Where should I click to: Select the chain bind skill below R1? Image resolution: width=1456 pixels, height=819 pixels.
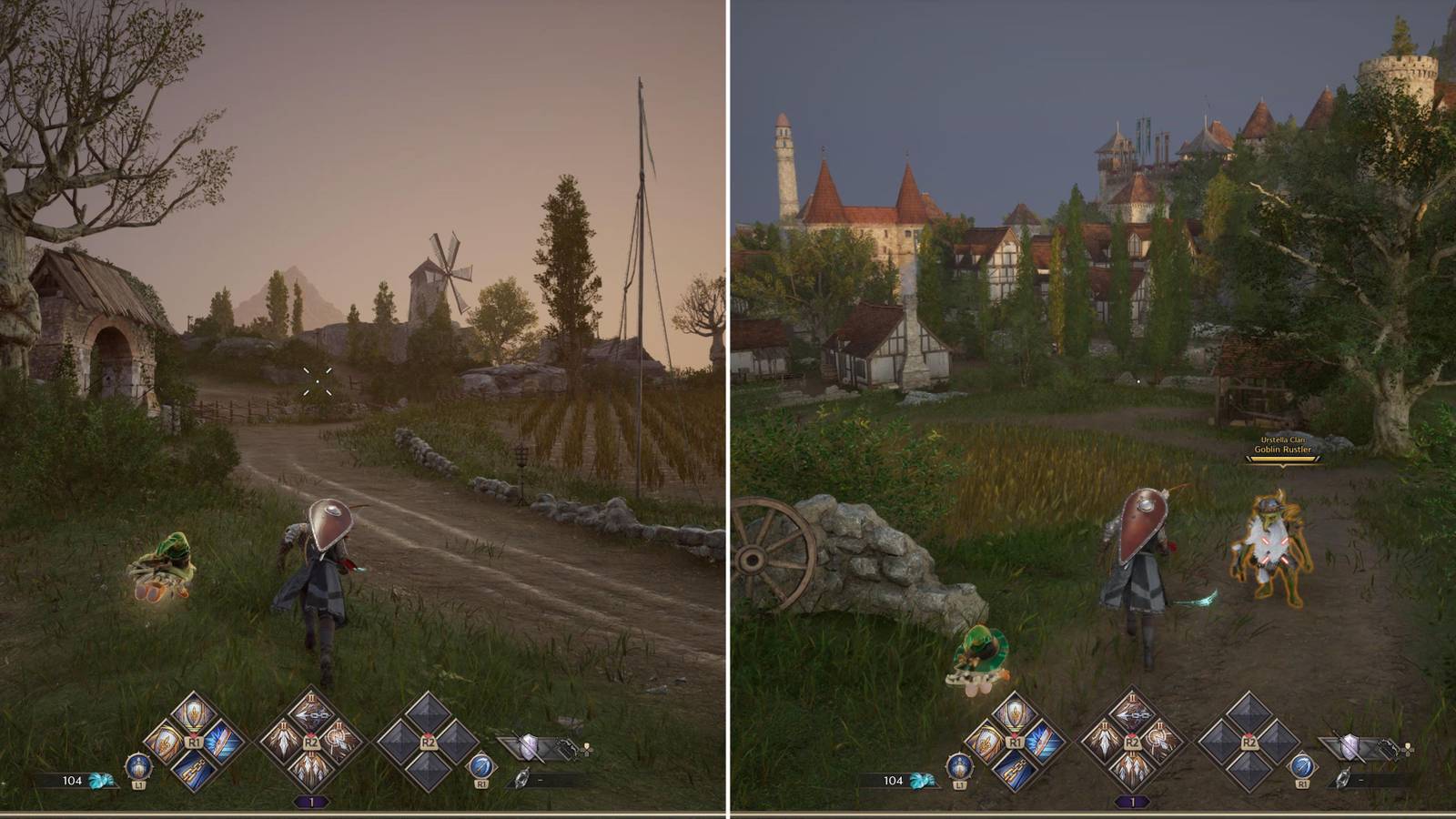pyautogui.click(x=193, y=771)
